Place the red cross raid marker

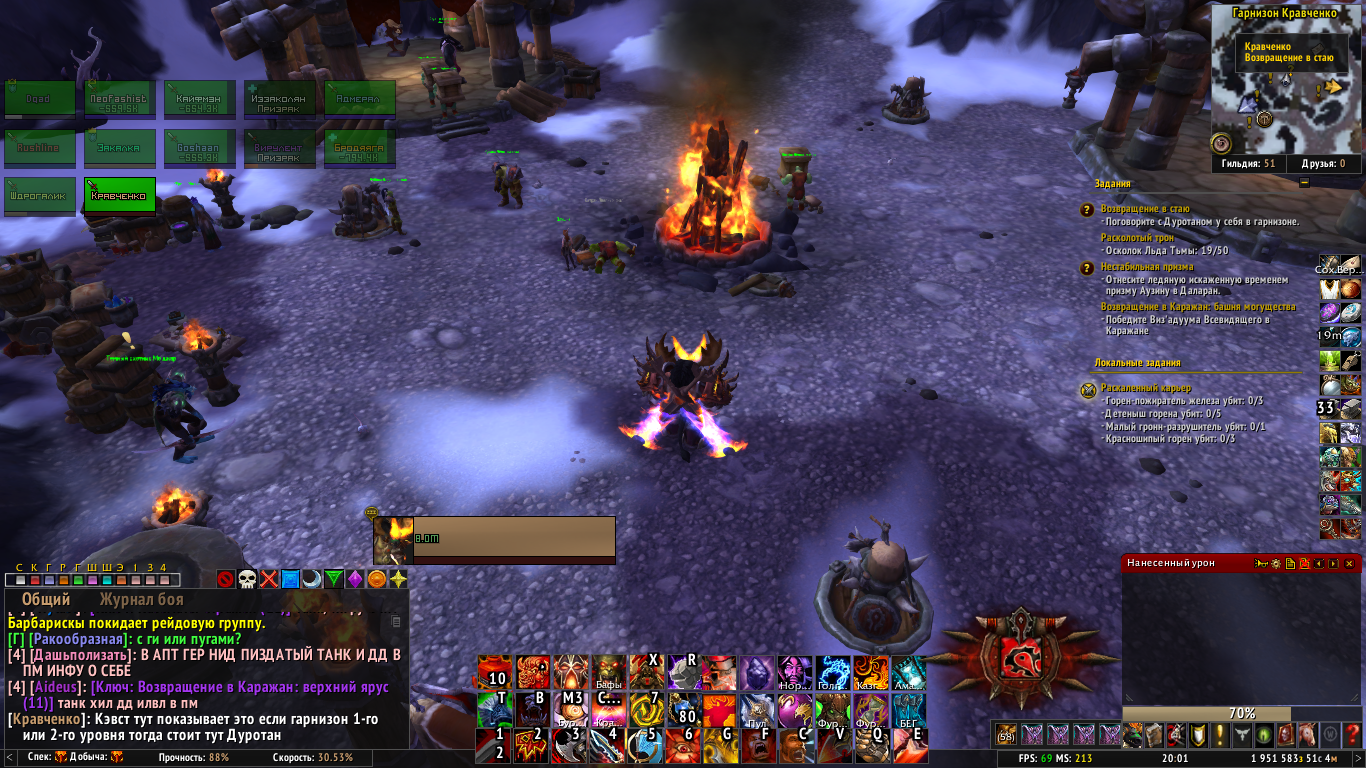(x=269, y=579)
